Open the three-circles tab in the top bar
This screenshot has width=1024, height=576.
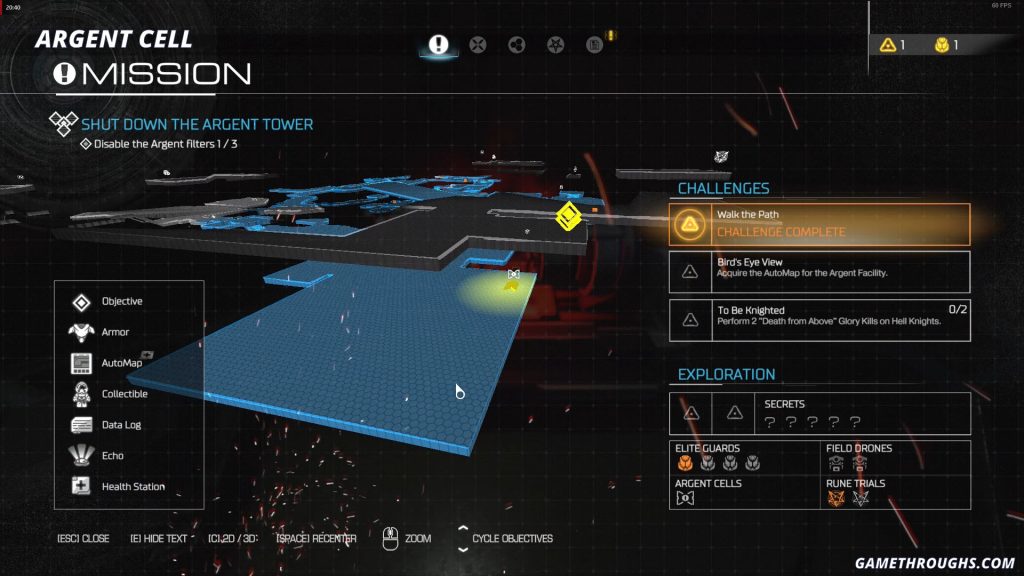pos(517,44)
